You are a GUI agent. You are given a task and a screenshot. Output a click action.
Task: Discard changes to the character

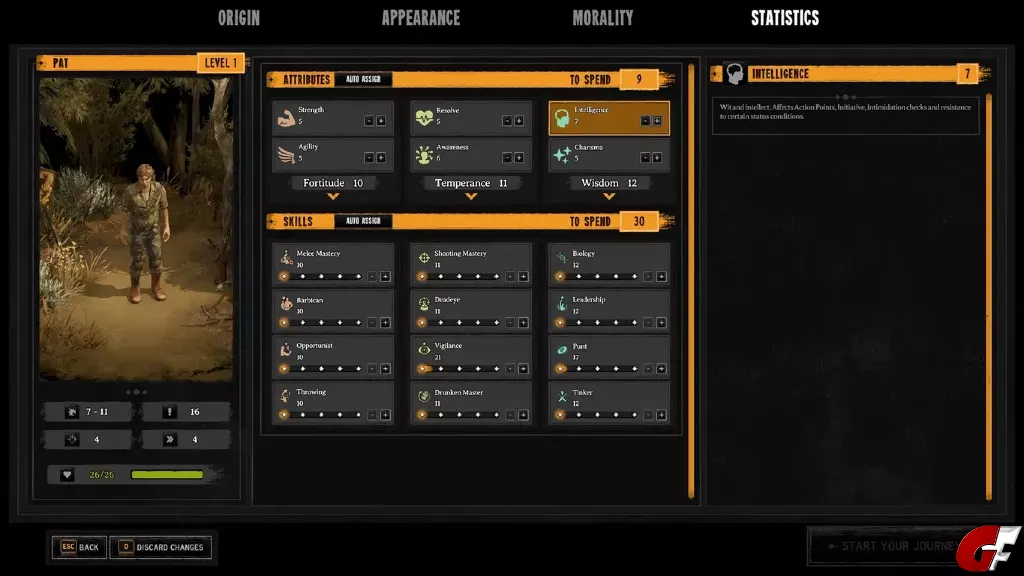click(161, 547)
